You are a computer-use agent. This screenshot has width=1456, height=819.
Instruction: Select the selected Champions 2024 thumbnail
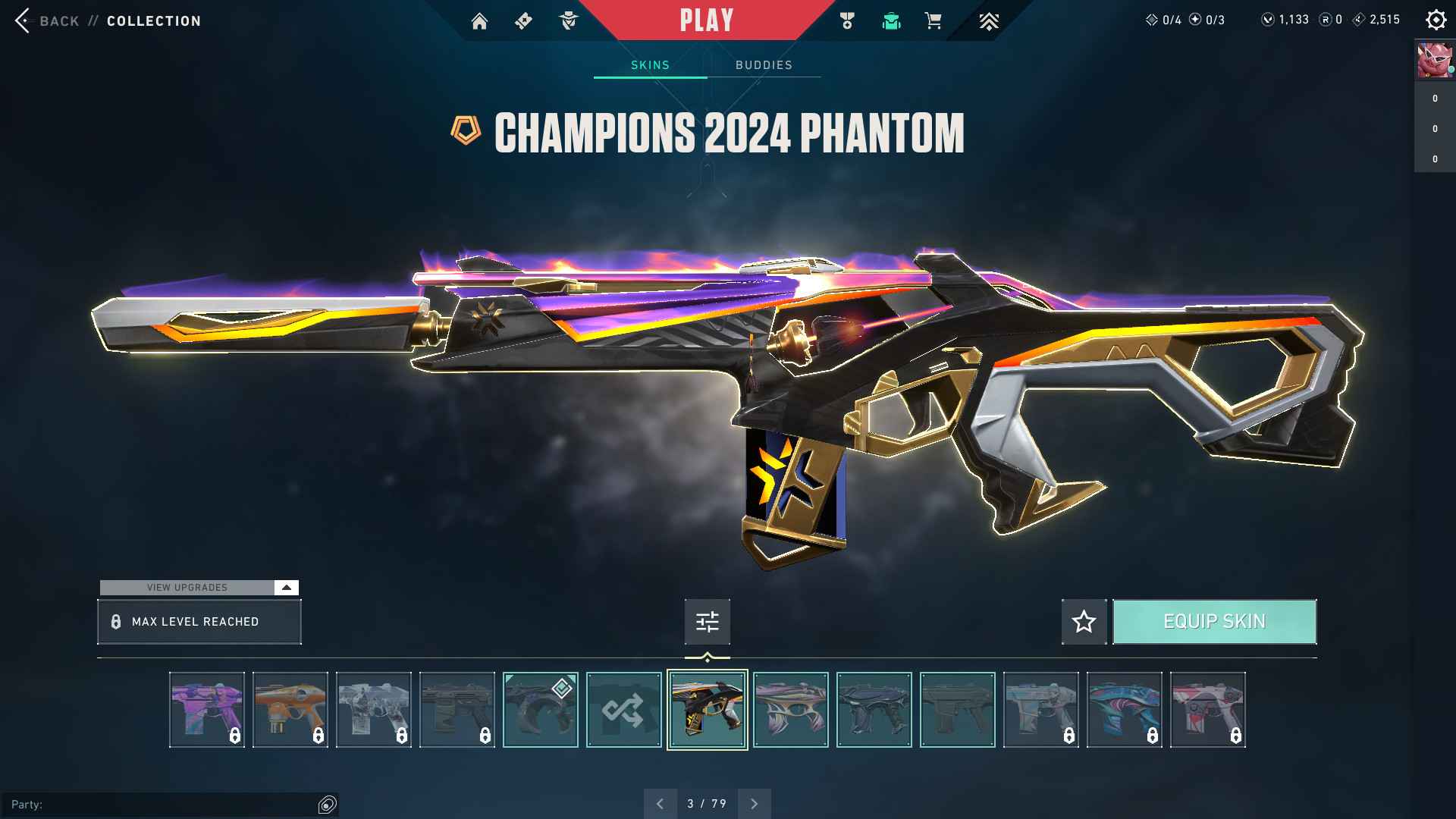click(x=707, y=710)
